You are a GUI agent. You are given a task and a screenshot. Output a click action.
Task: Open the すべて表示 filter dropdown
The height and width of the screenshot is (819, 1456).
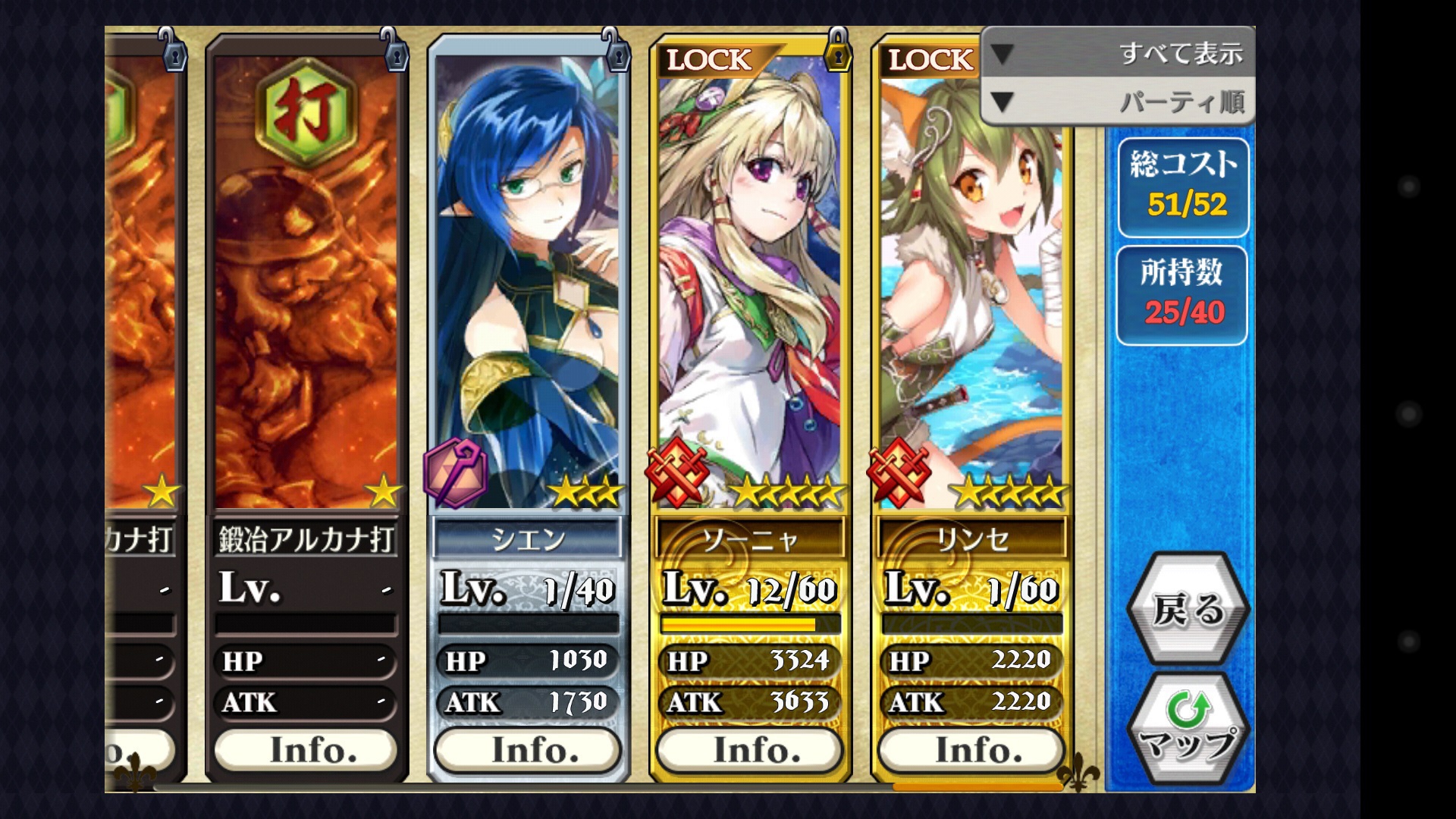pos(1118,53)
